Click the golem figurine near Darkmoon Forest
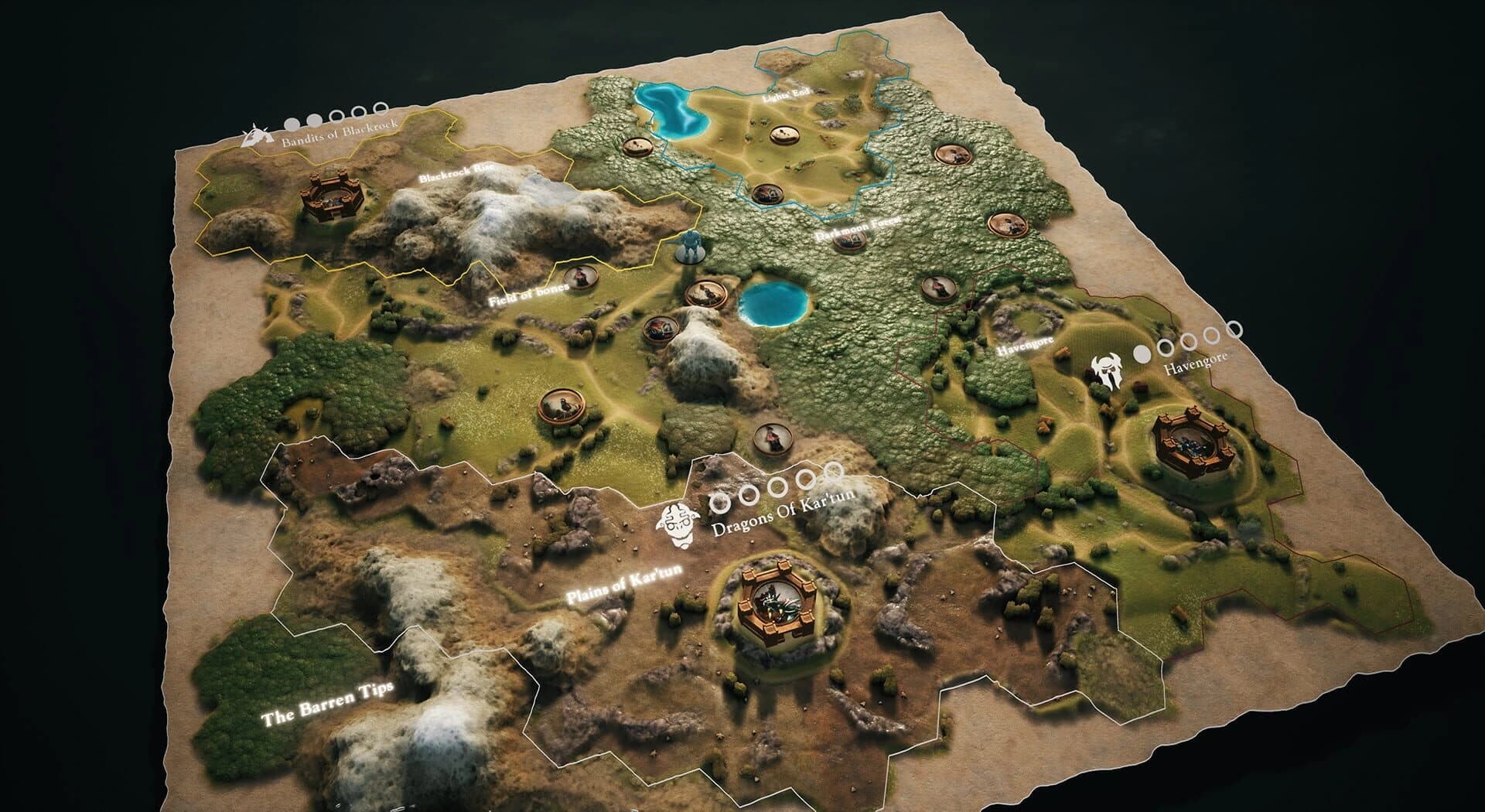The width and height of the screenshot is (1485, 812). (x=692, y=247)
